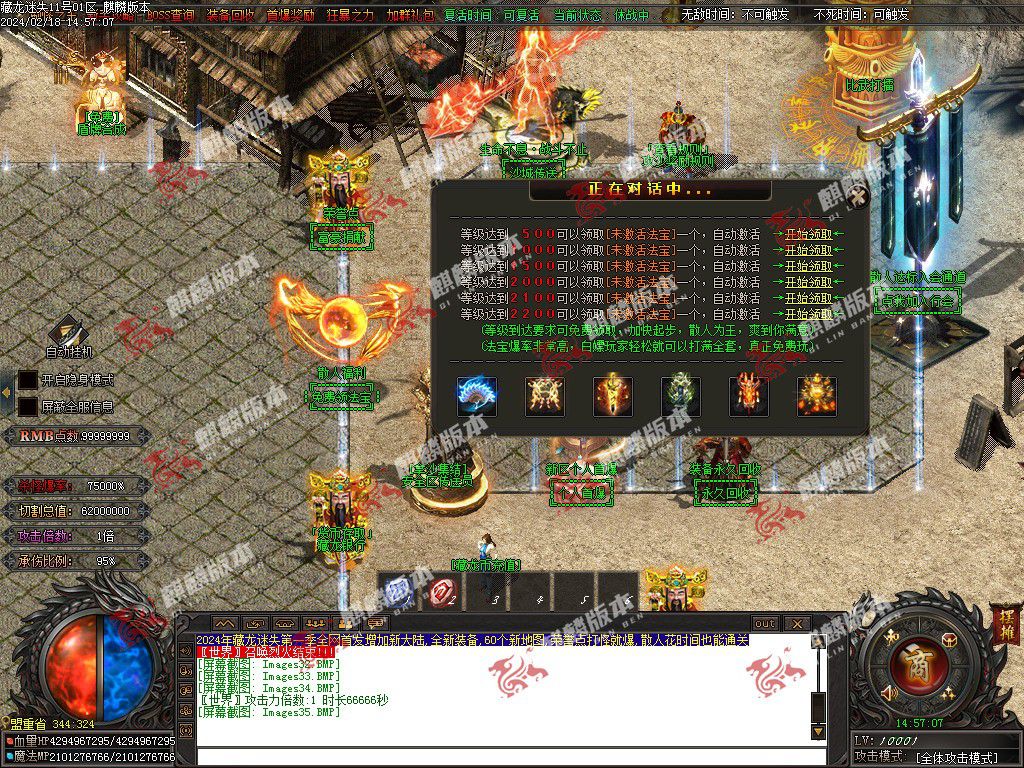Toggle the 开启隐身模式 stealth mode checkbox
The image size is (1024, 768).
coord(28,381)
